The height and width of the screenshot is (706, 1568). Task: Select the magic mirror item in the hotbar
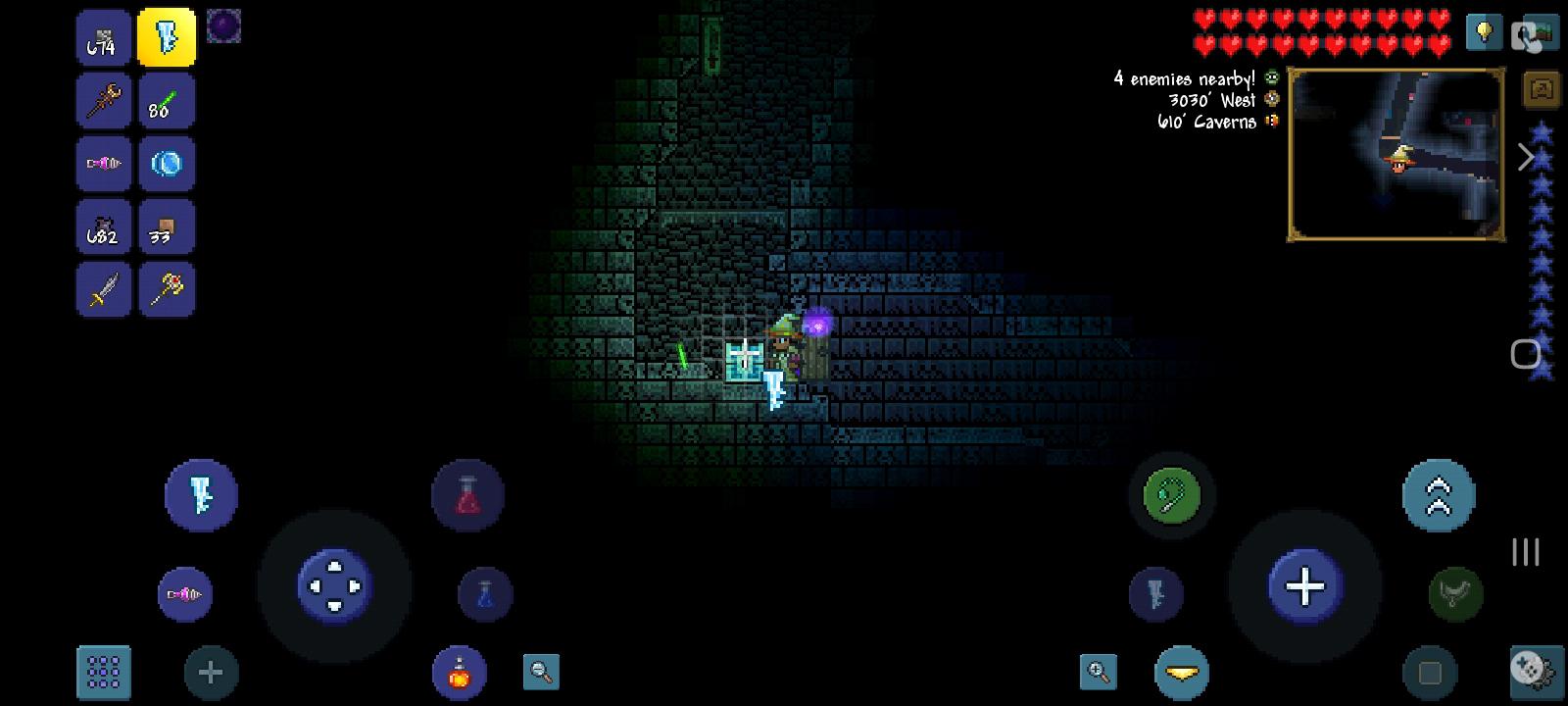click(x=167, y=164)
